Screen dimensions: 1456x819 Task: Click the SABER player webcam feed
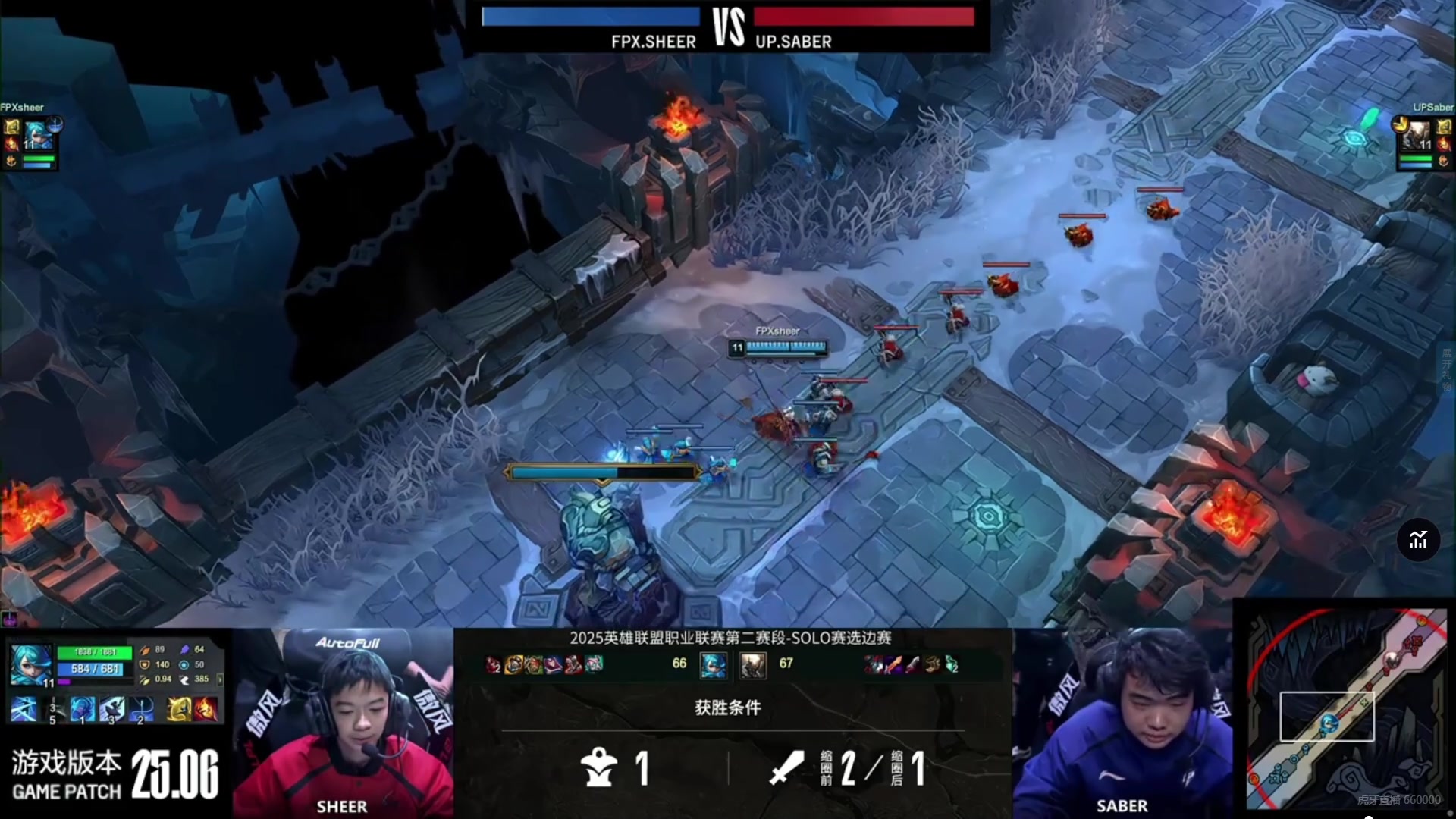point(1122,724)
